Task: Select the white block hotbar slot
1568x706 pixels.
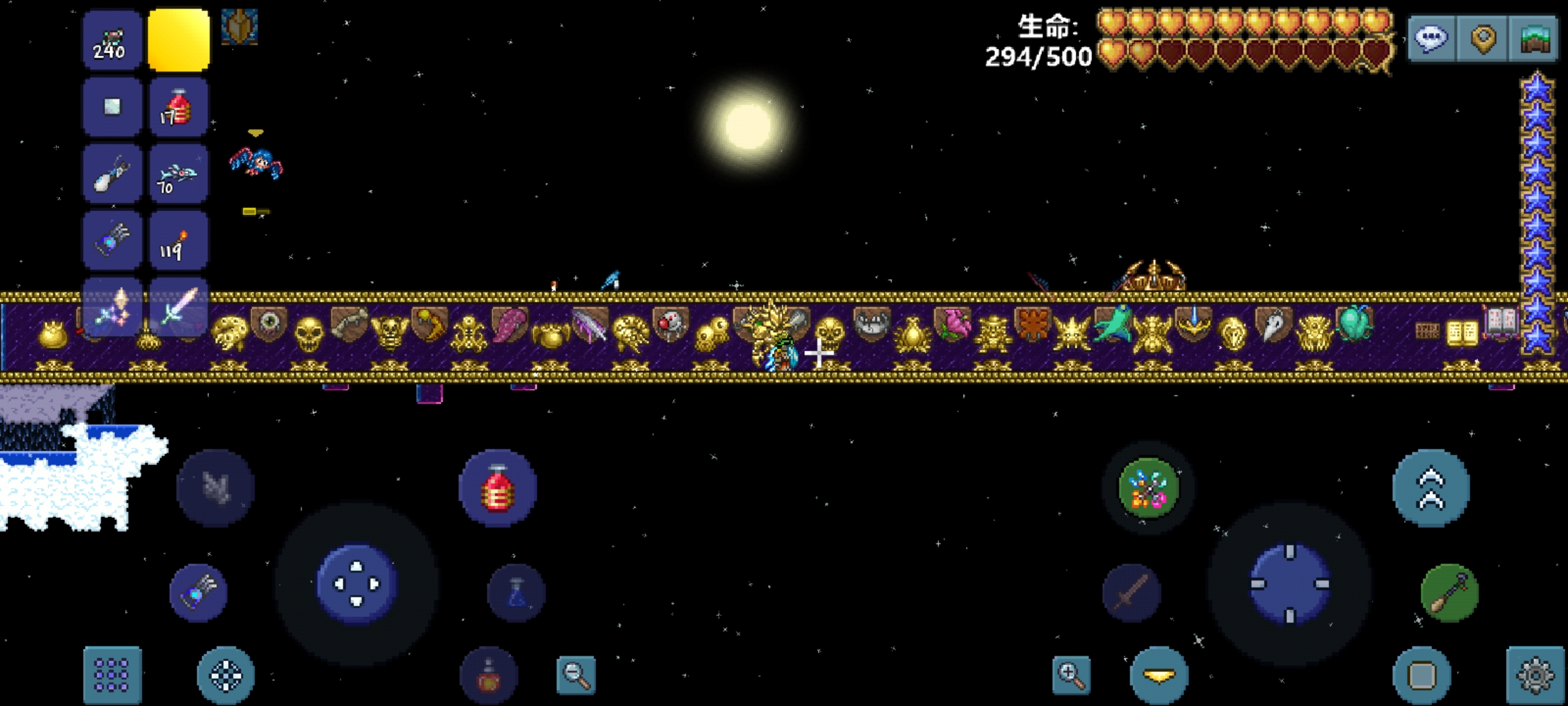Action: pos(112,108)
